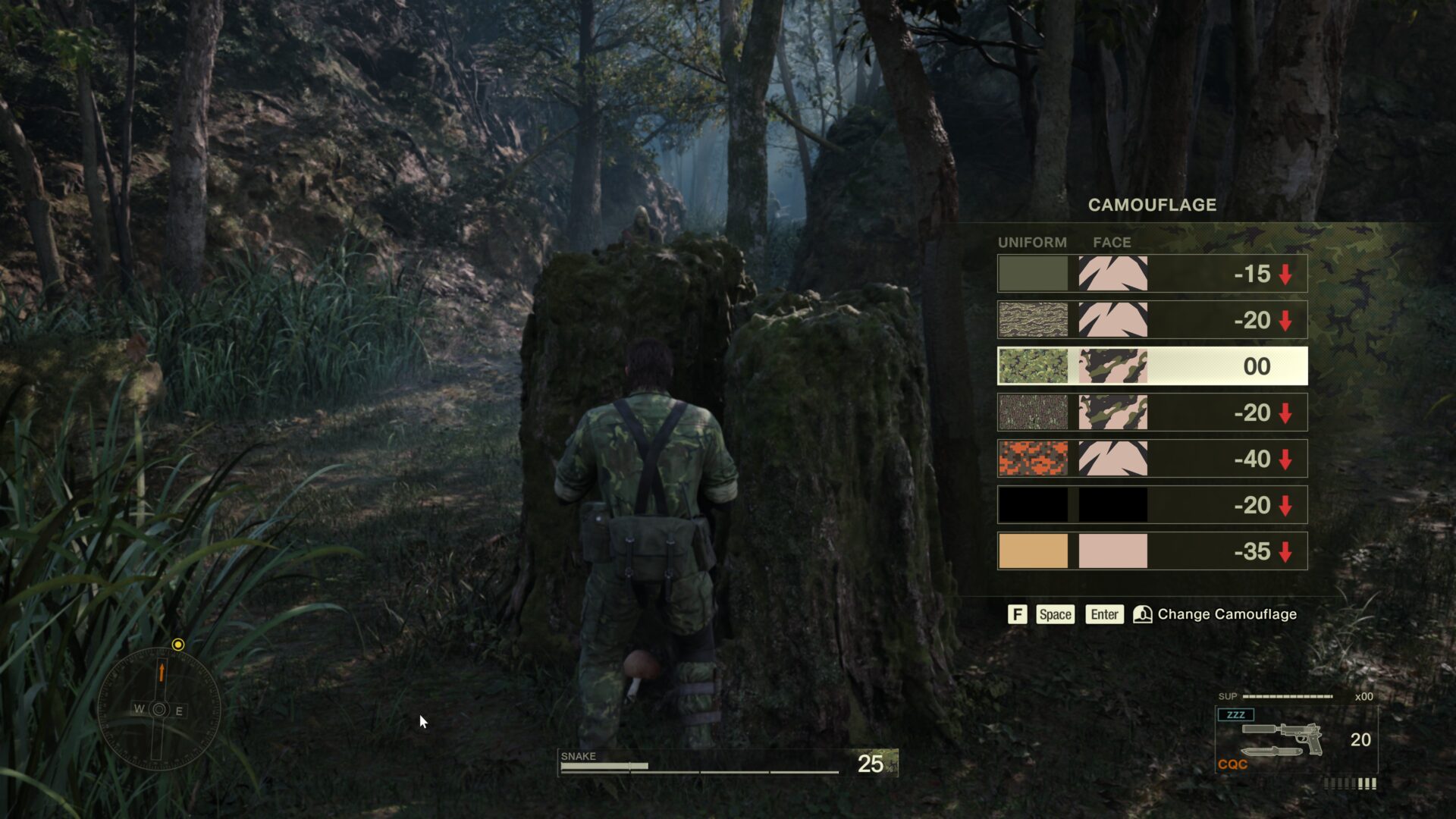Click the compass radar
The image size is (1456, 819).
point(159,710)
